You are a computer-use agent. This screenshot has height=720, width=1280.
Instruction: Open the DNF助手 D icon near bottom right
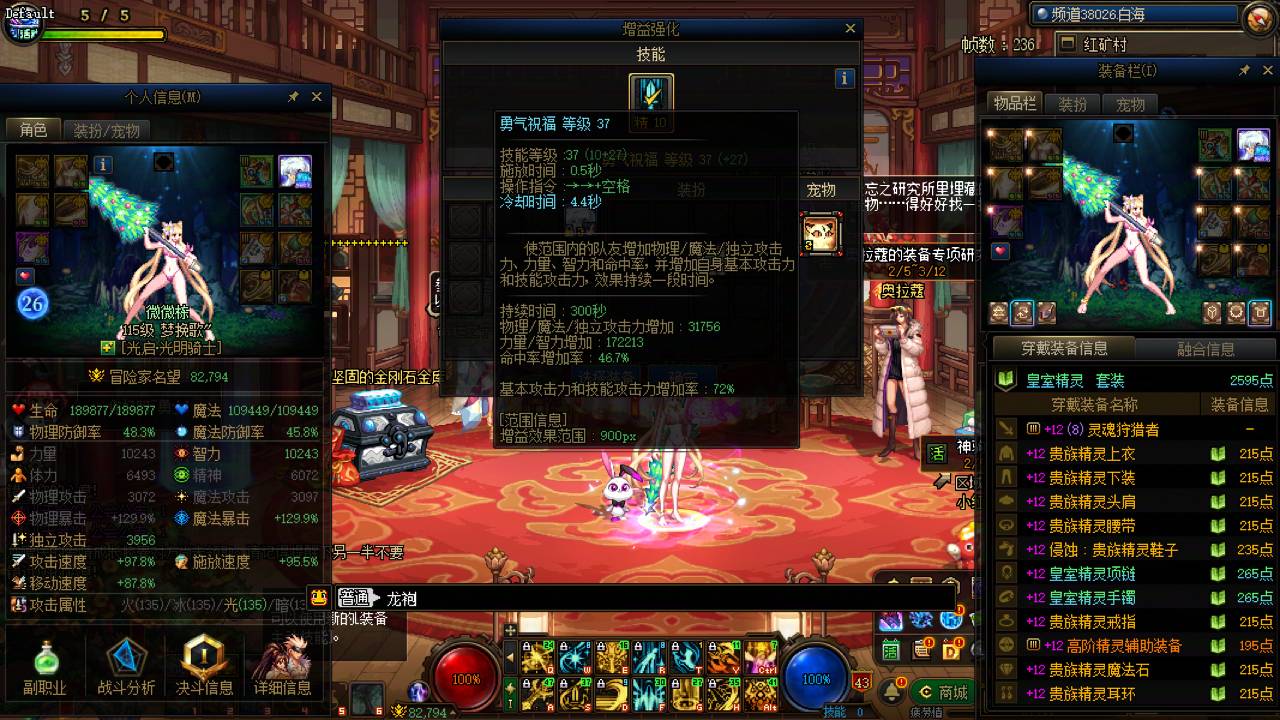point(952,650)
